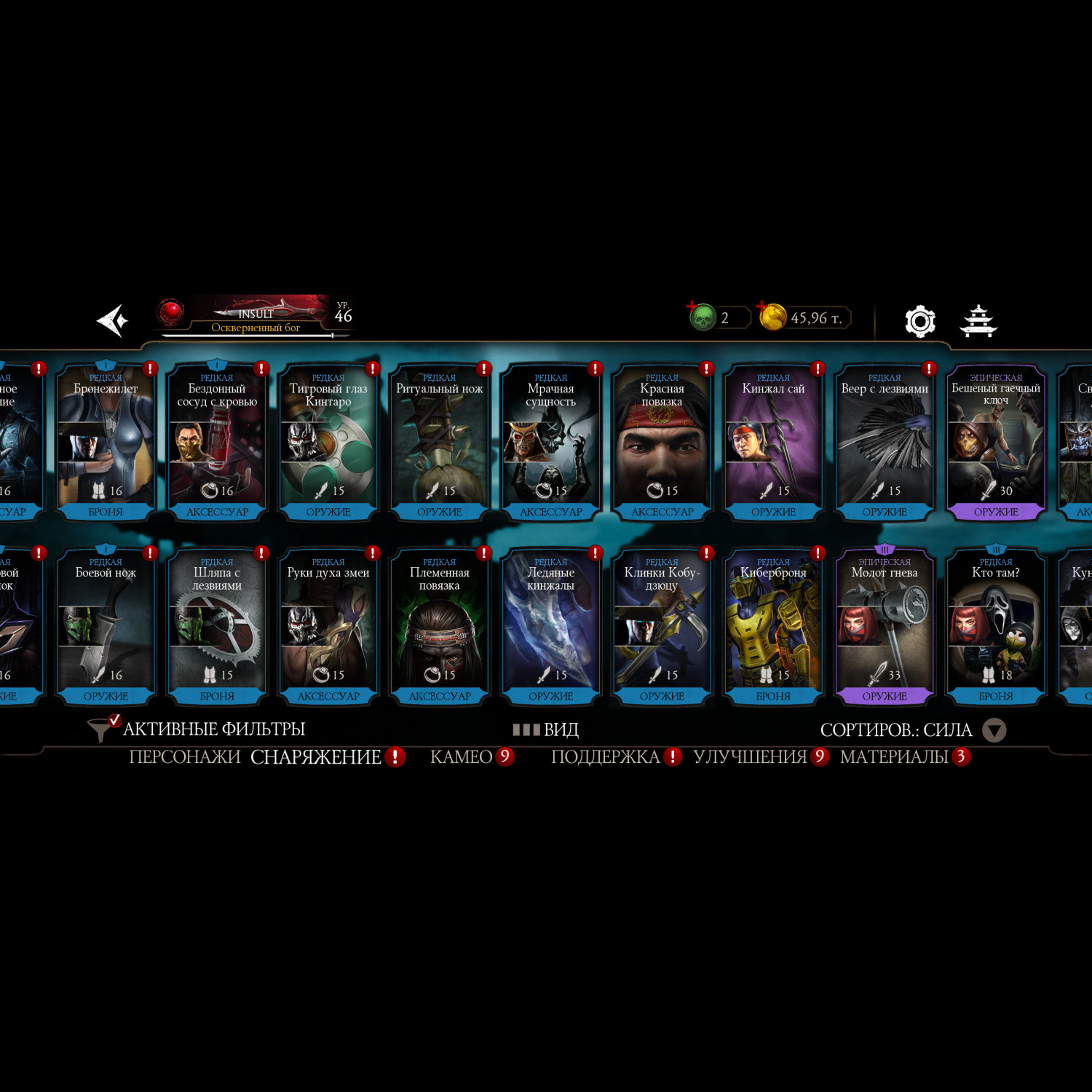Image resolution: width=1092 pixels, height=1092 pixels.
Task: Go back with the arrow button
Action: pyautogui.click(x=113, y=320)
